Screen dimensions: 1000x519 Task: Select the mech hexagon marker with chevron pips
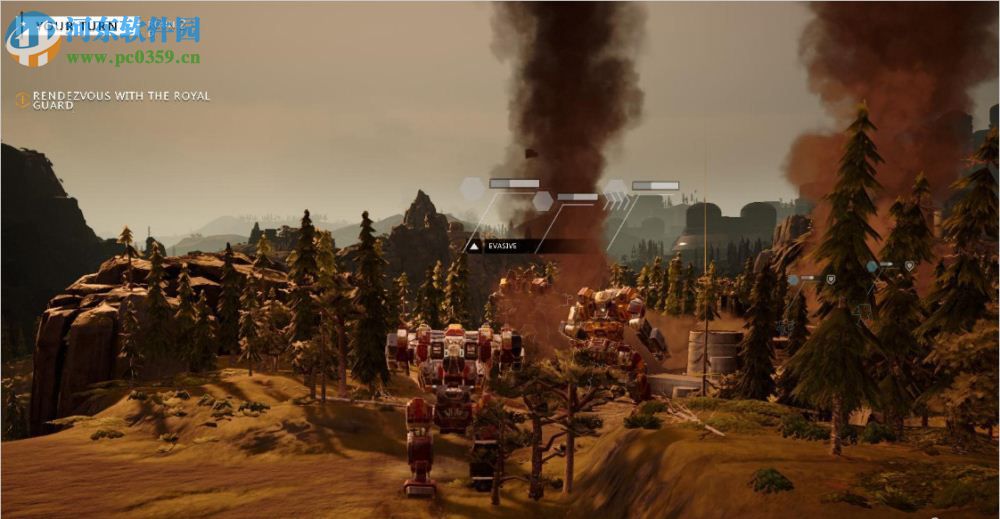coord(615,188)
